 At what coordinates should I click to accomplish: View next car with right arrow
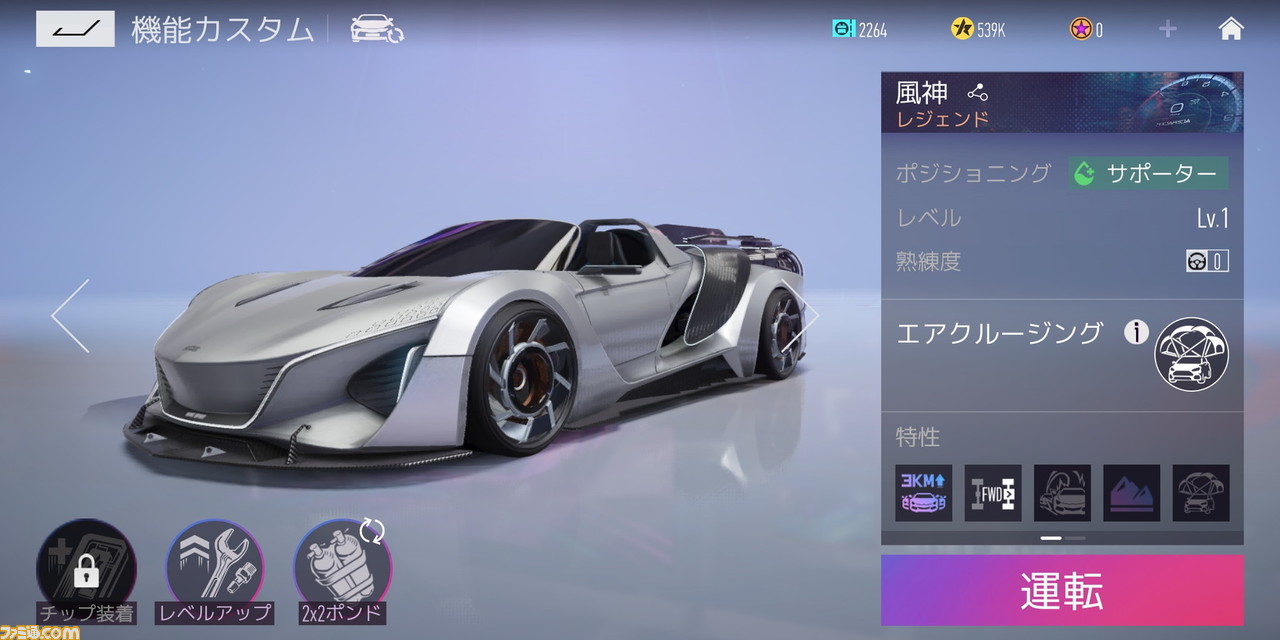[x=801, y=316]
